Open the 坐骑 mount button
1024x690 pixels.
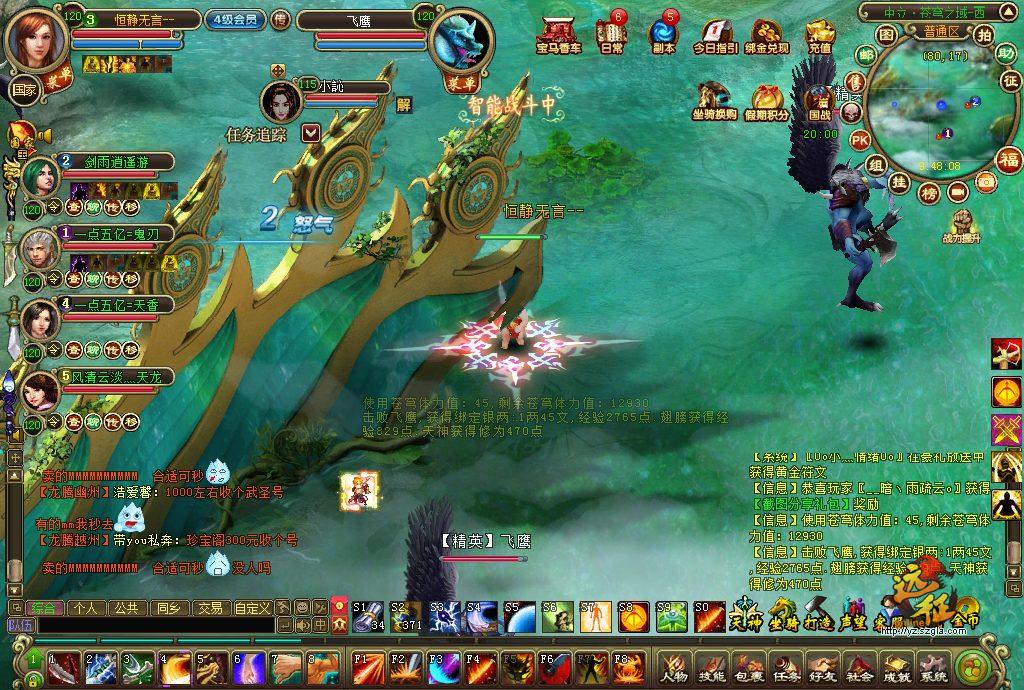click(783, 612)
